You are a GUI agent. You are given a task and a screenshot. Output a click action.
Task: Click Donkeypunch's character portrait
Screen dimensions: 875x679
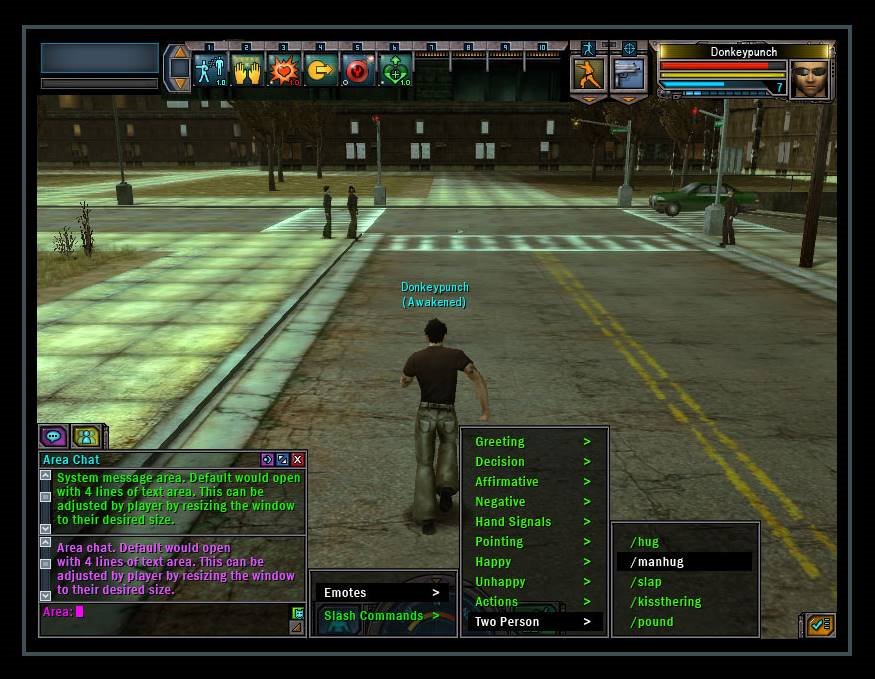[x=809, y=80]
